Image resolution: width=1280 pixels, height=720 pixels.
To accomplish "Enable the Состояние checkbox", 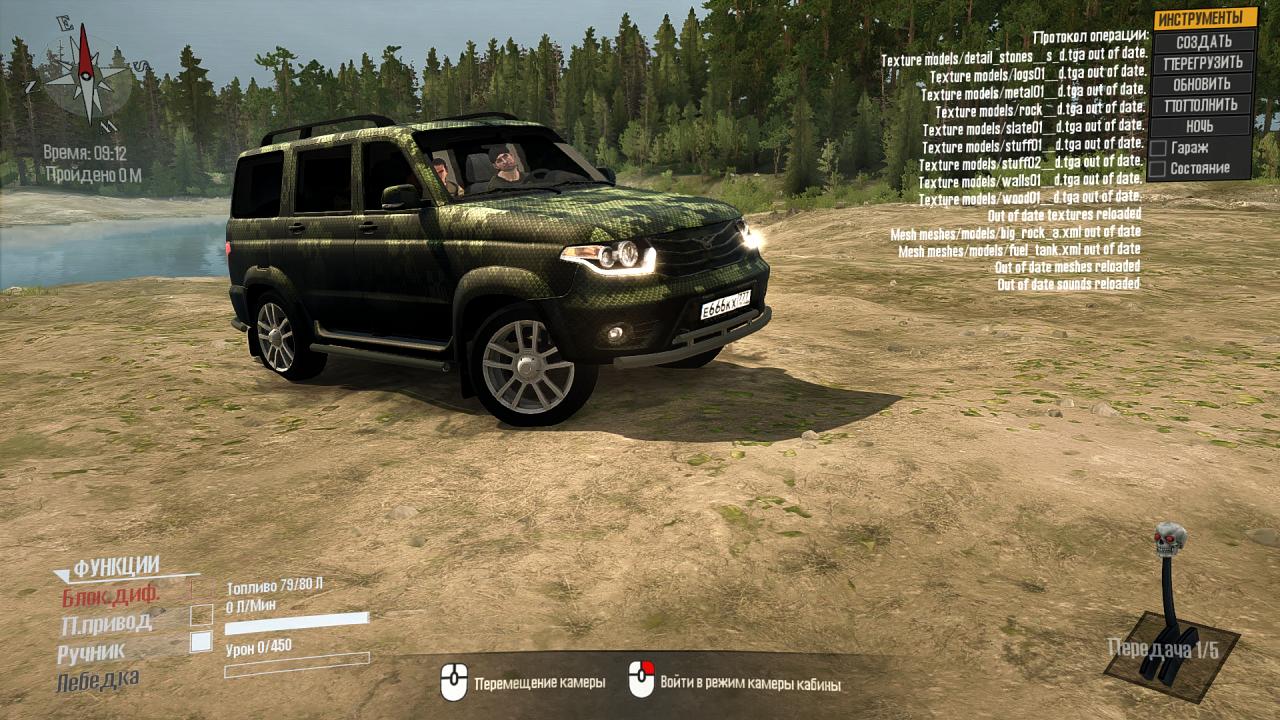I will point(1158,169).
